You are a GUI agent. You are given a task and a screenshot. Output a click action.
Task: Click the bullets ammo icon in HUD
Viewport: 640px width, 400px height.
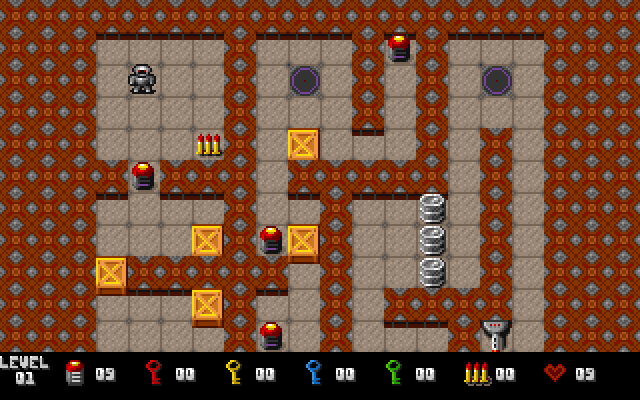click(476, 374)
